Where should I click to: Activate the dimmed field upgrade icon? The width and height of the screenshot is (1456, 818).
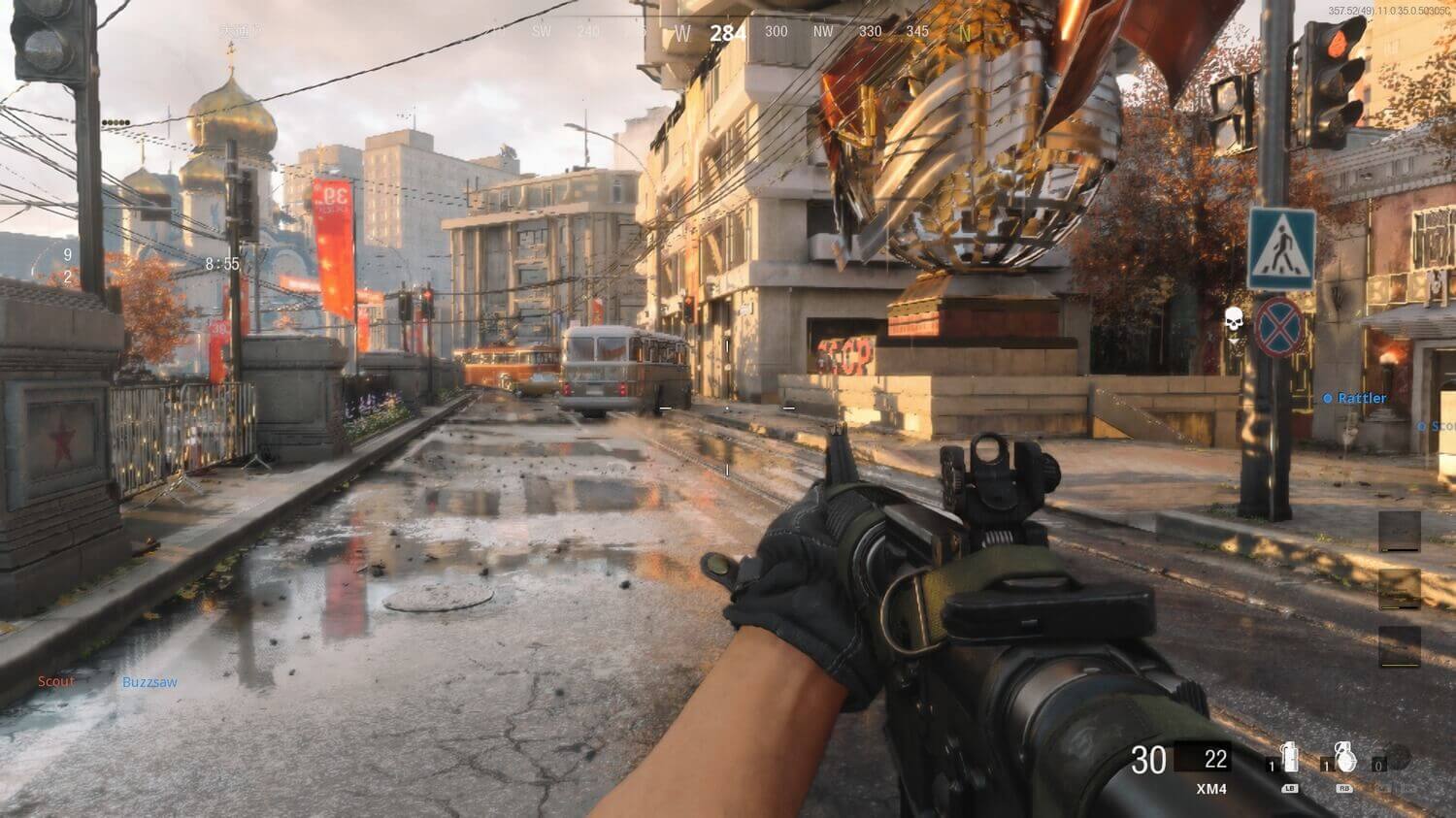pos(1396,758)
